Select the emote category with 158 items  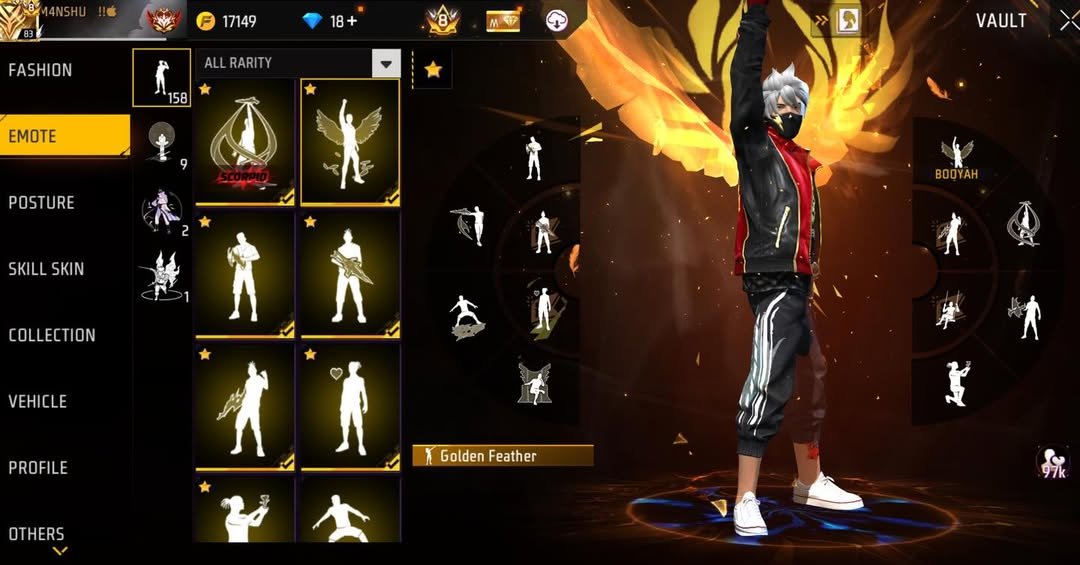coord(161,78)
